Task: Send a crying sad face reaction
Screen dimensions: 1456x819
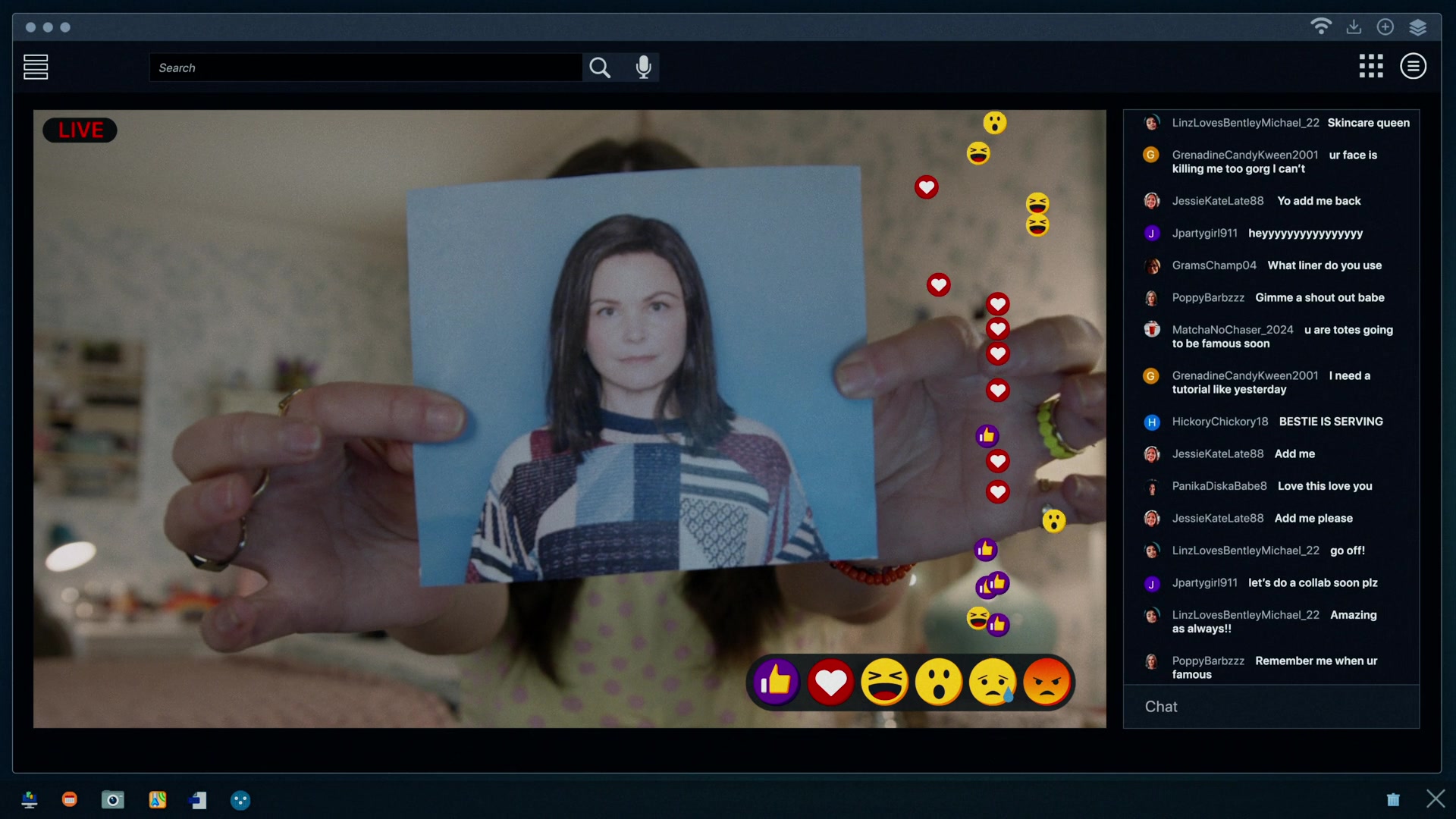Action: click(993, 682)
